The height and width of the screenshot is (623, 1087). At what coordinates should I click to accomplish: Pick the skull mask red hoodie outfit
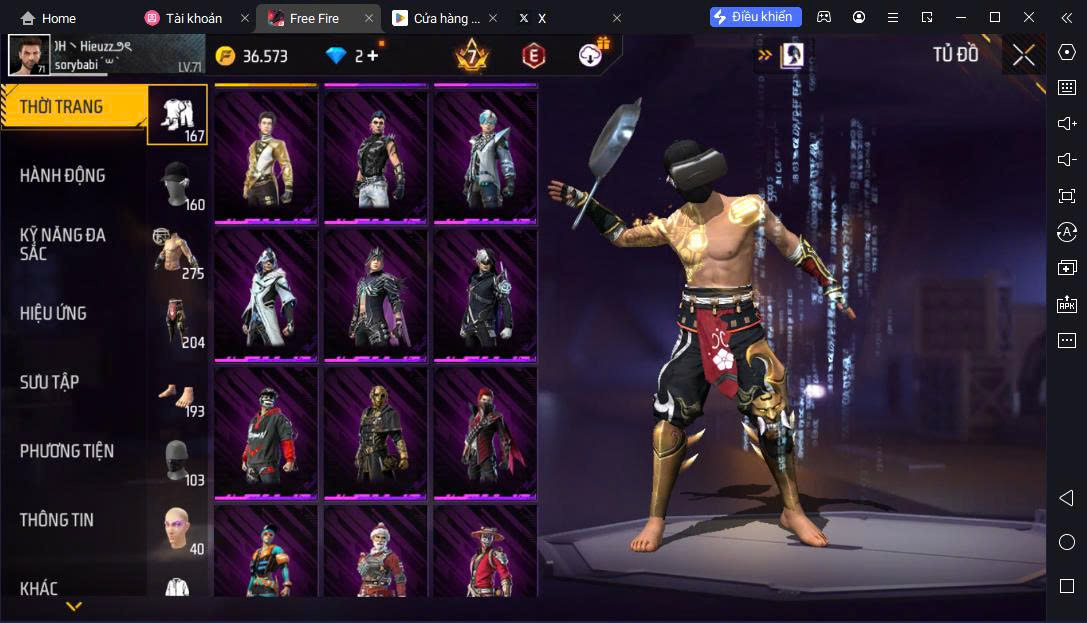click(265, 432)
